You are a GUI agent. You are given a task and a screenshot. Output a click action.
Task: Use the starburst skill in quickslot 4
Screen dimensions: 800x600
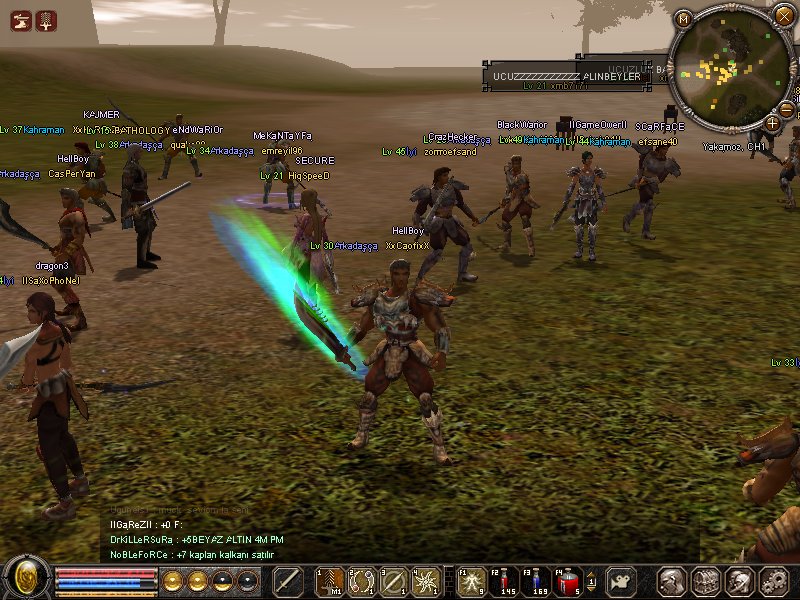coord(426,581)
